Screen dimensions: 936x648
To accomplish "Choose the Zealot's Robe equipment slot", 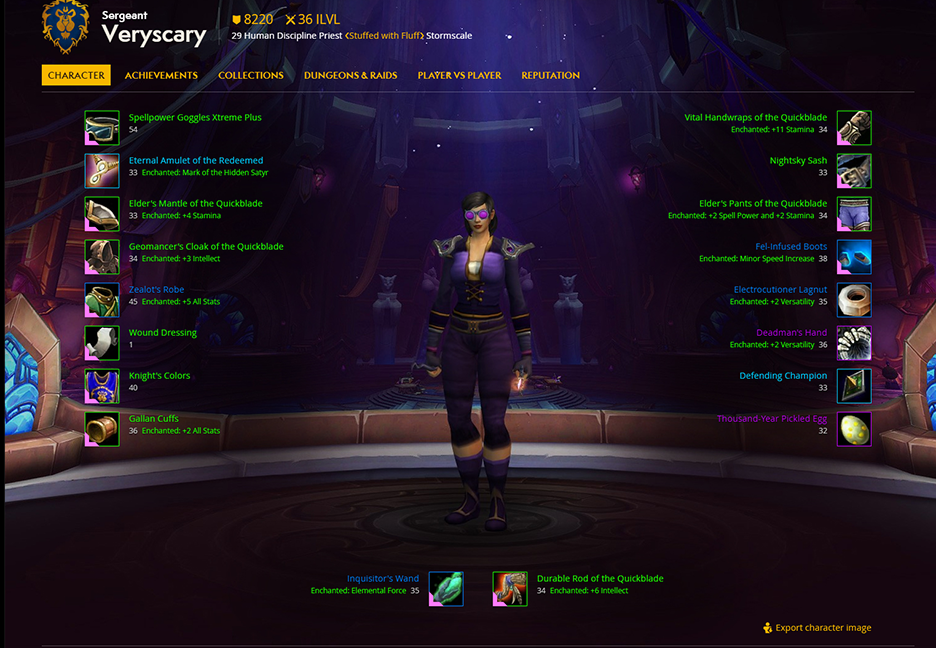I will click(x=102, y=300).
